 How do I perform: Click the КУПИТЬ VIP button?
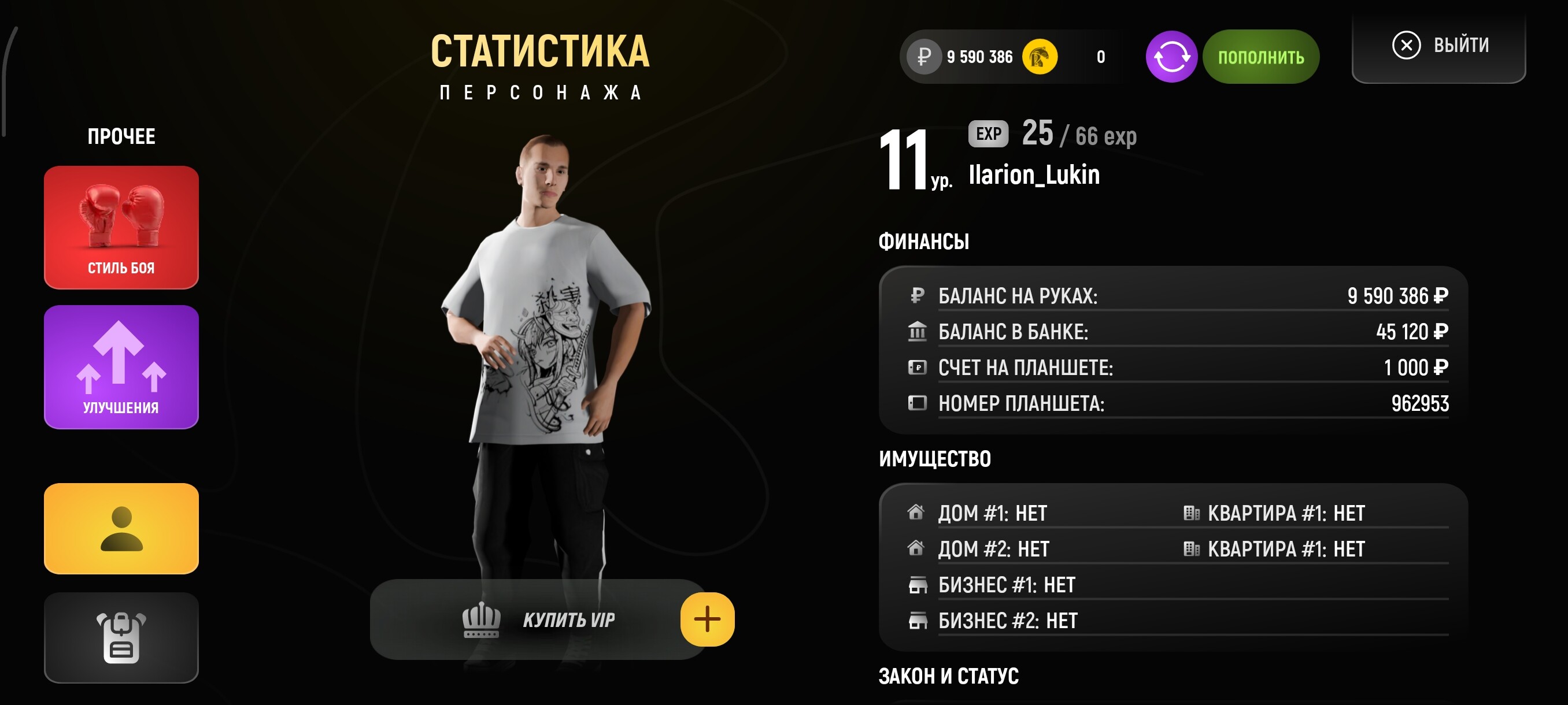coord(569,621)
